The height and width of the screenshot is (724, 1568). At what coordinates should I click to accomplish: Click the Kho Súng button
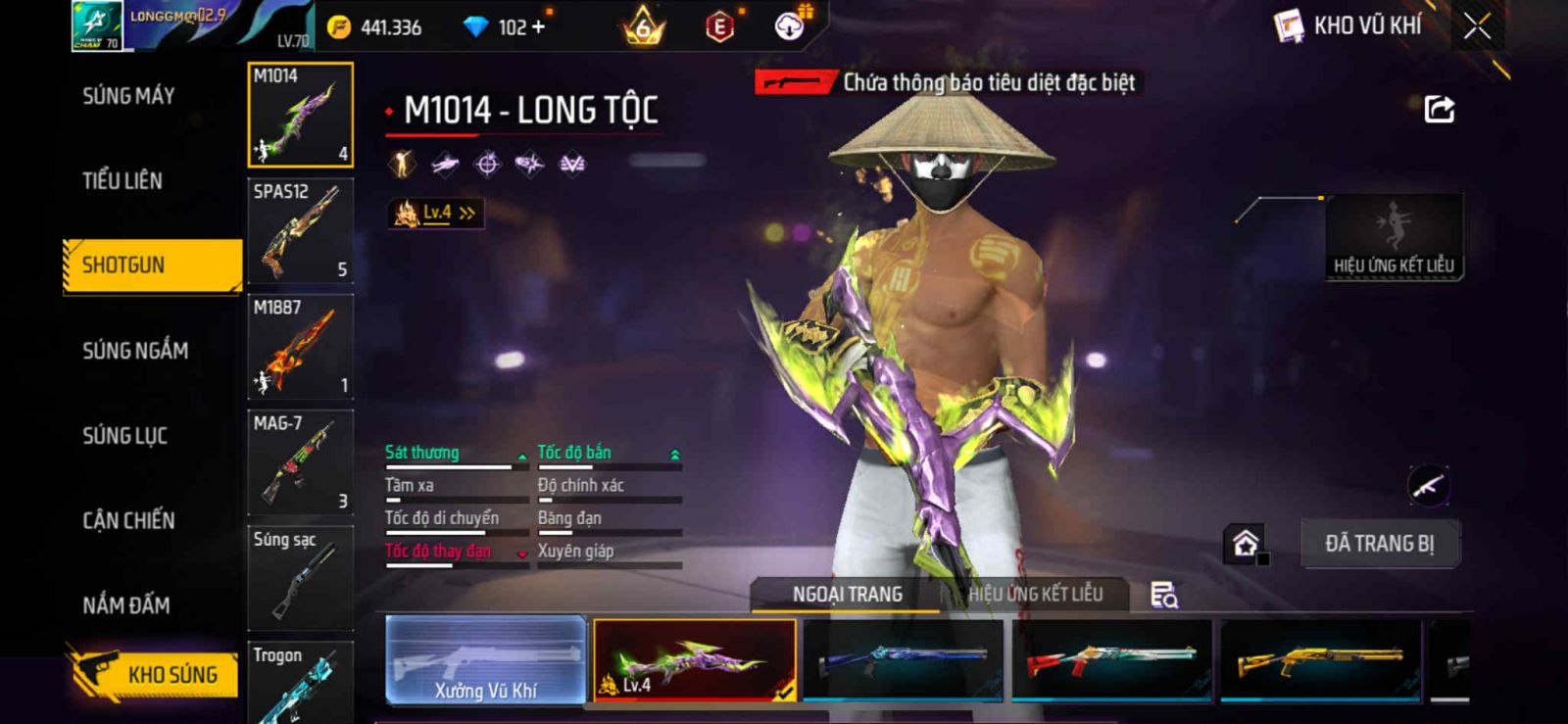click(x=154, y=674)
